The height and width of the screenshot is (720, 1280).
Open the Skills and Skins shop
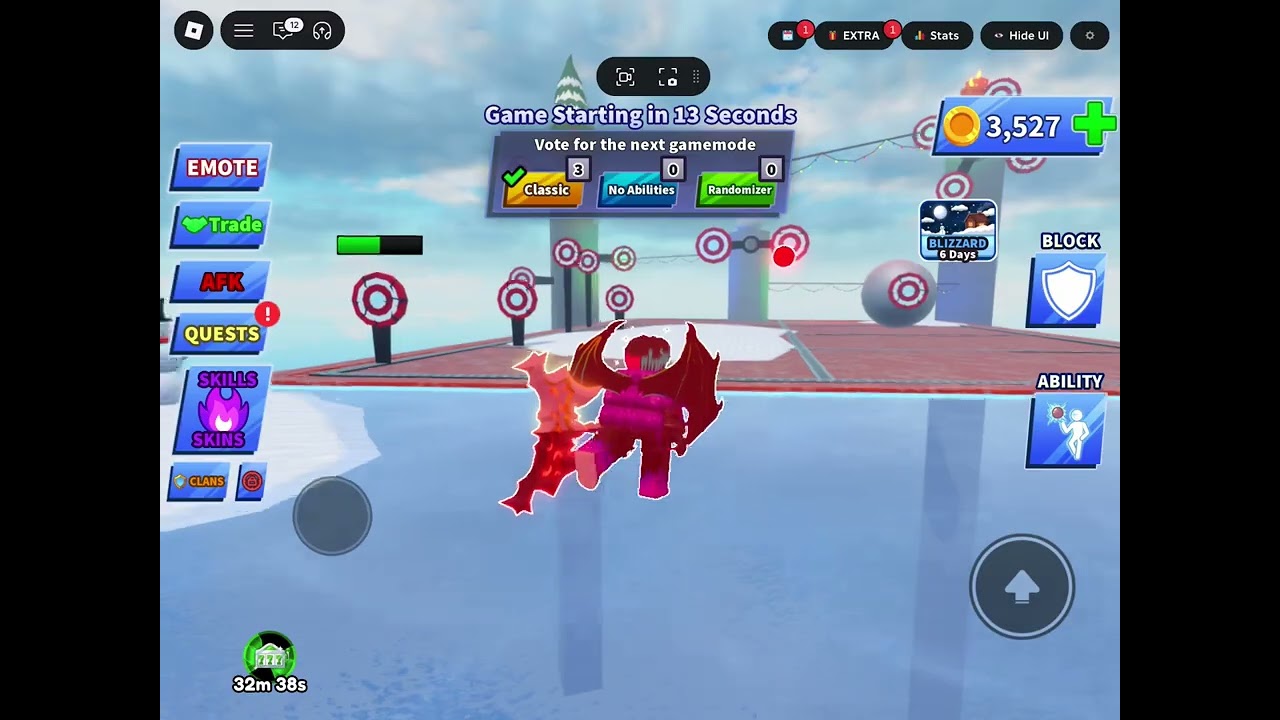click(222, 410)
